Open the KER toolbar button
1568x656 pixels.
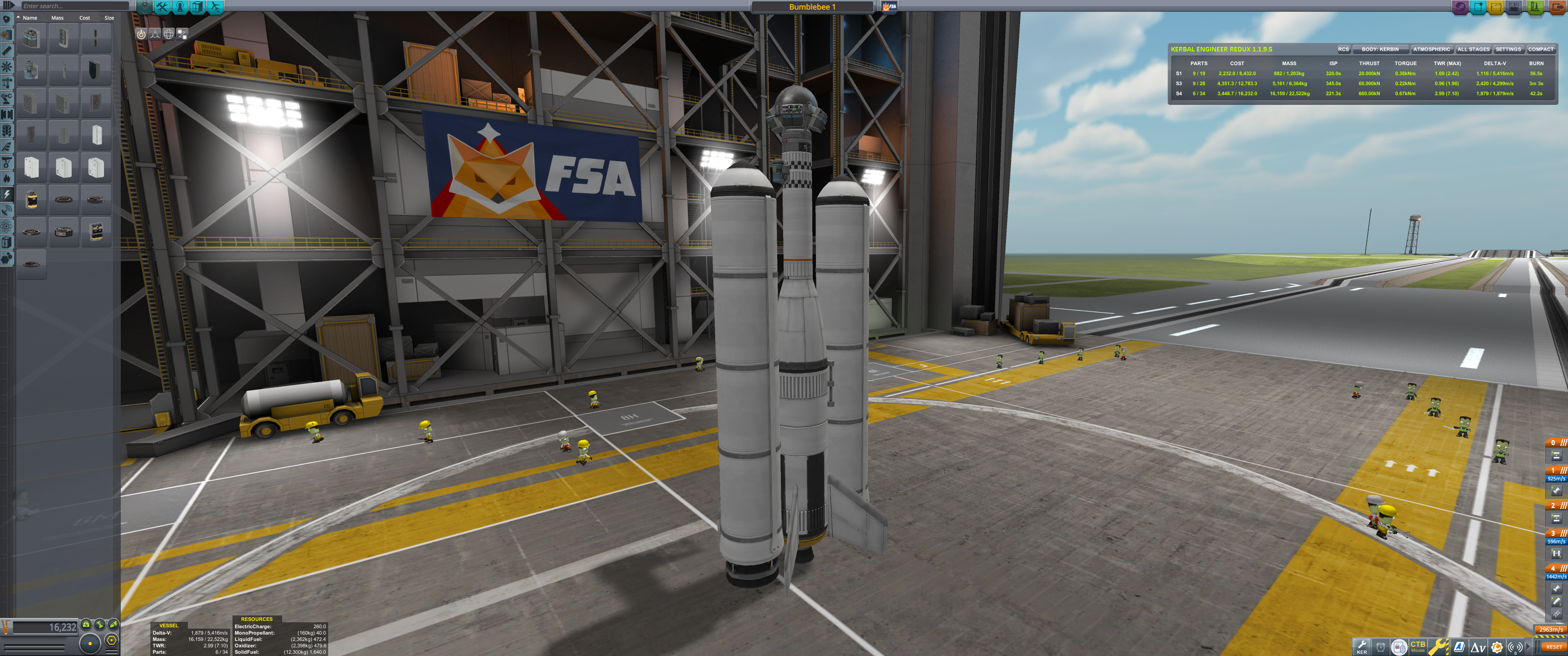tap(1362, 646)
